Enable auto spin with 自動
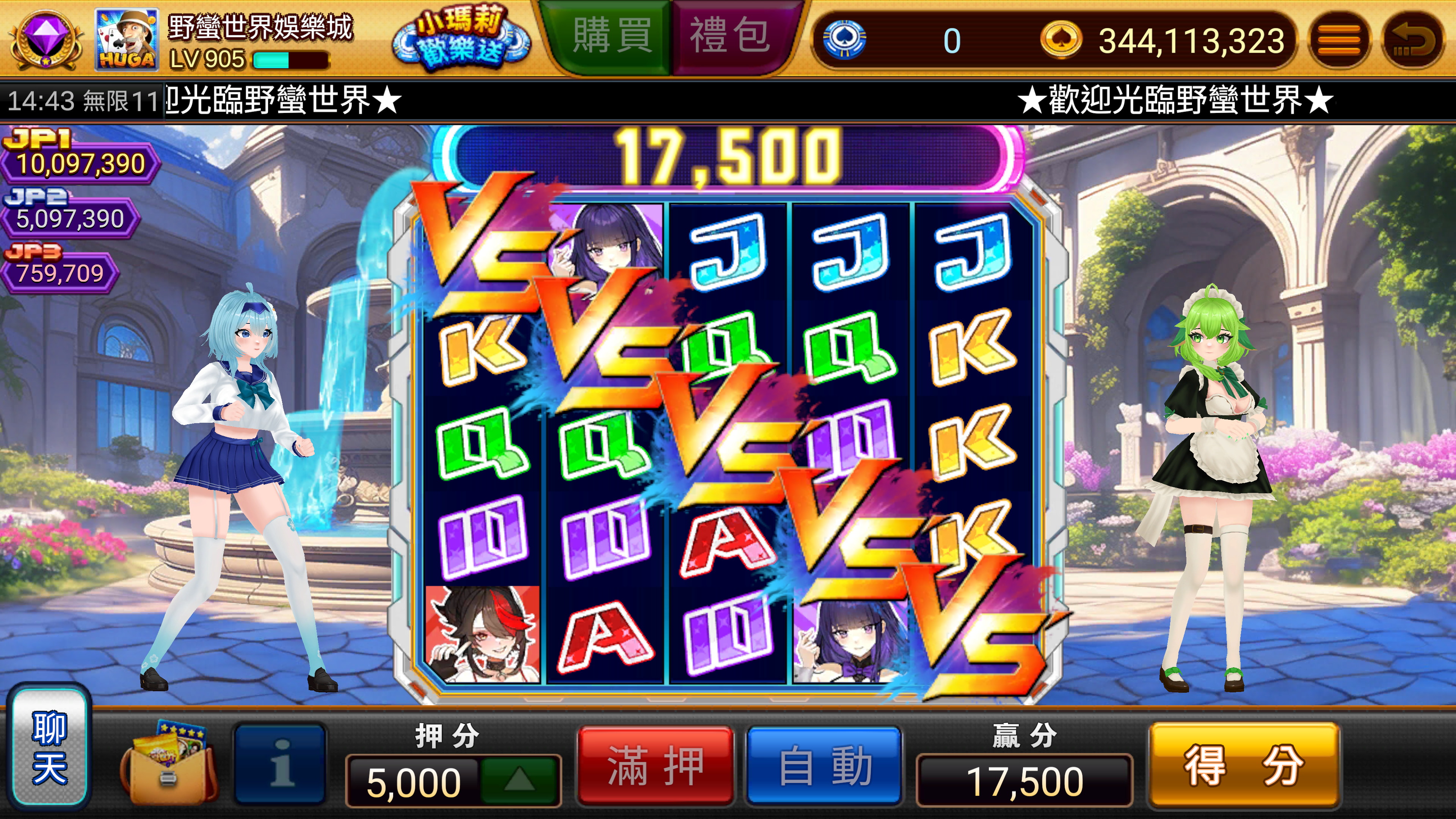 tap(825, 766)
